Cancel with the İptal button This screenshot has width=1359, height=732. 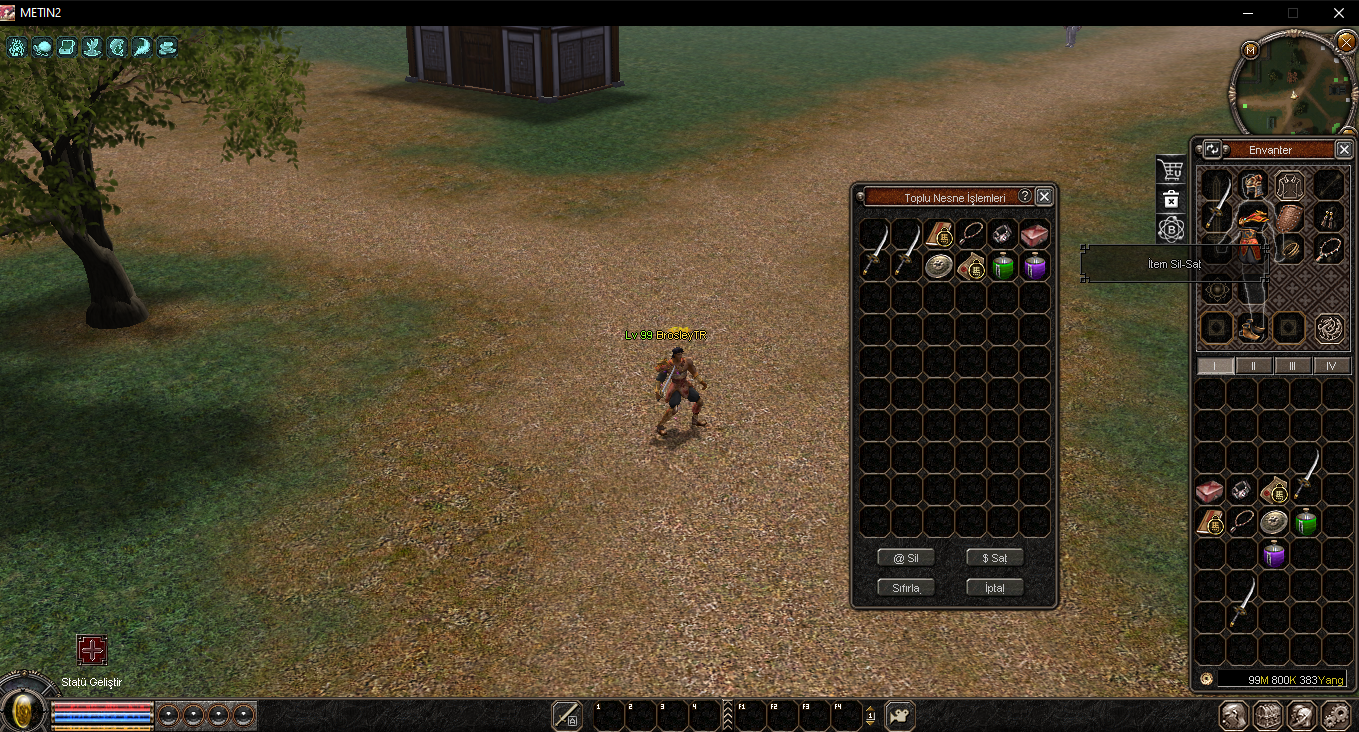tap(994, 587)
